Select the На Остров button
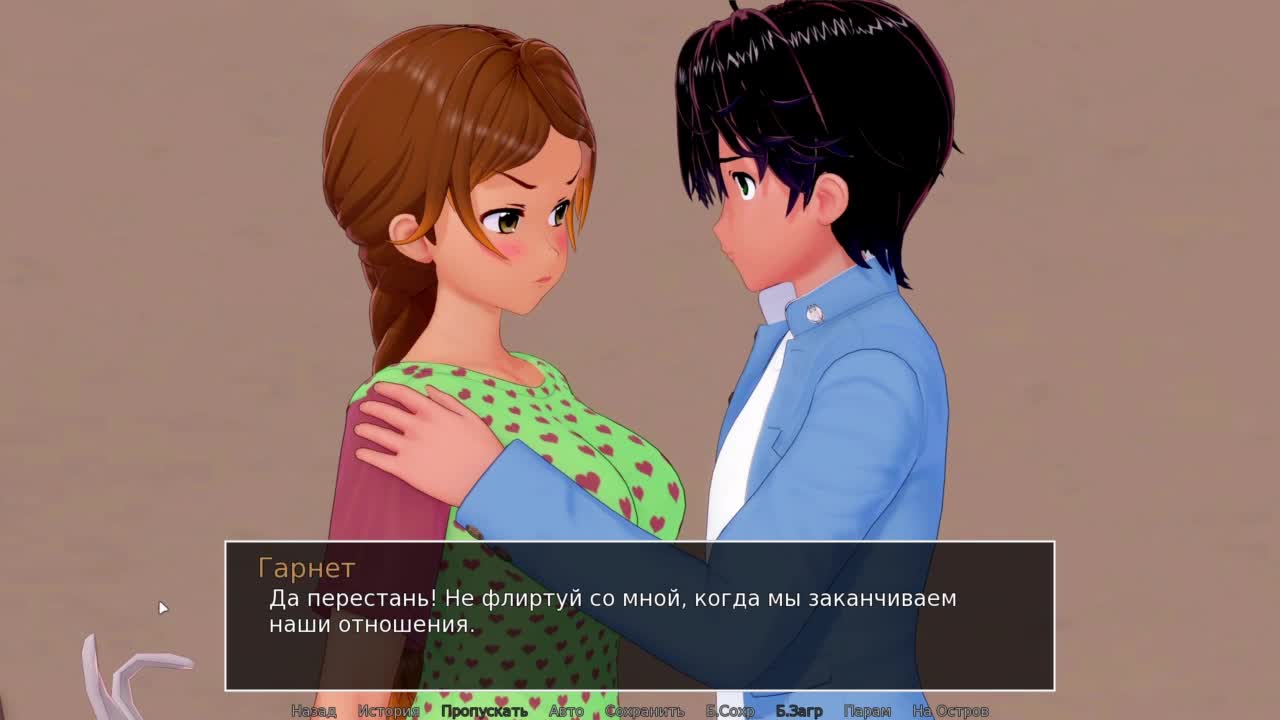The height and width of the screenshot is (720, 1280). (x=950, y=711)
